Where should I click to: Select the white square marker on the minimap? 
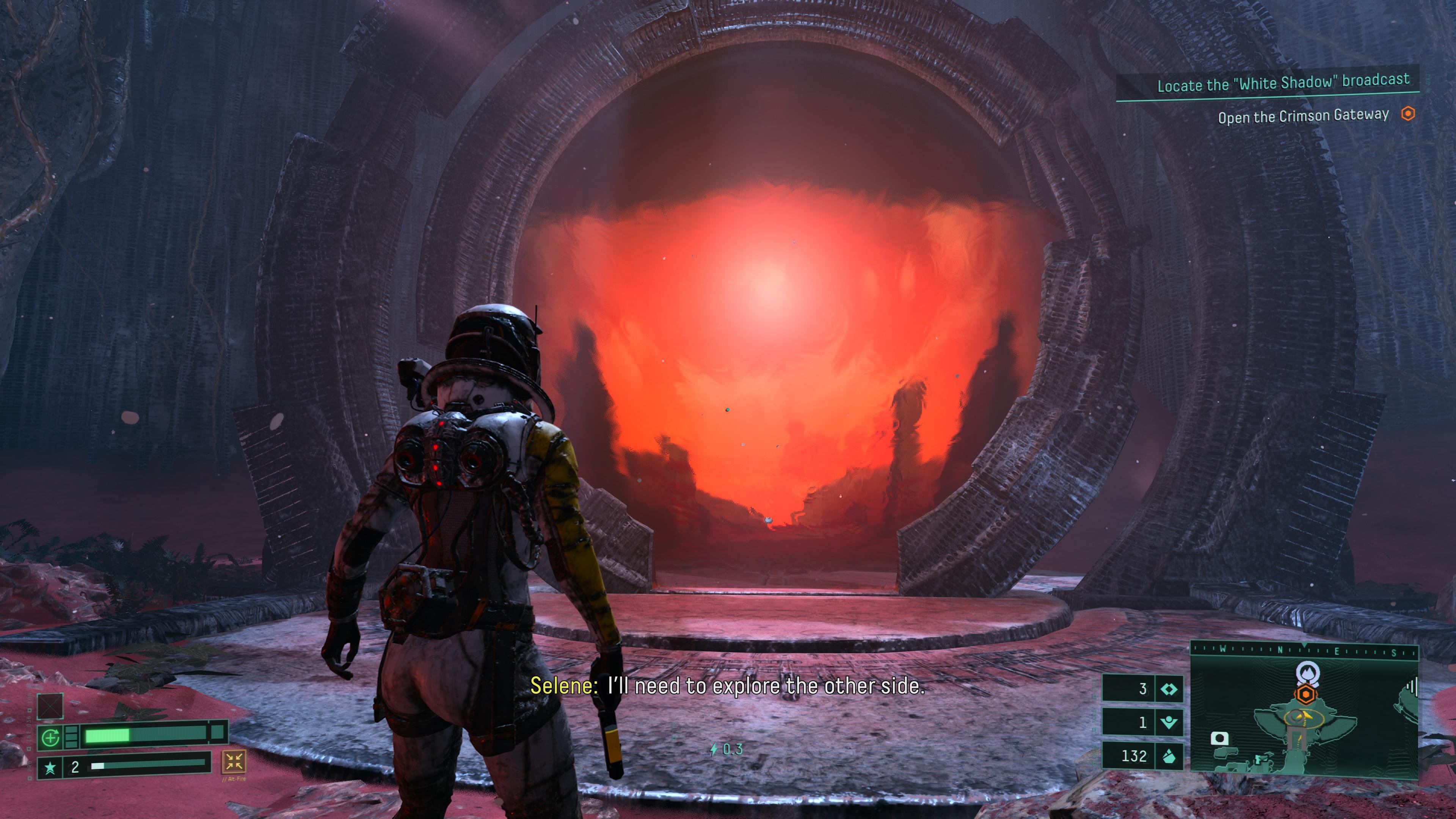1219,738
